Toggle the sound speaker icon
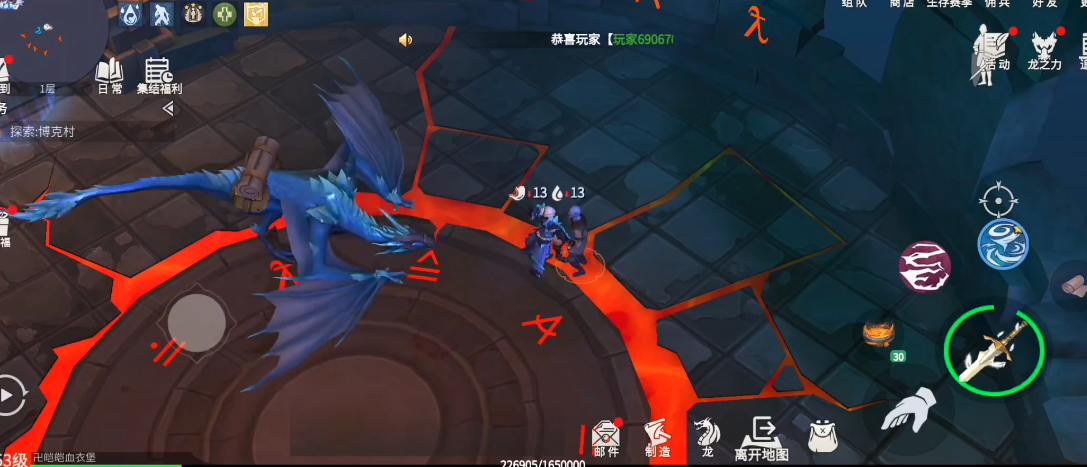 pos(405,40)
